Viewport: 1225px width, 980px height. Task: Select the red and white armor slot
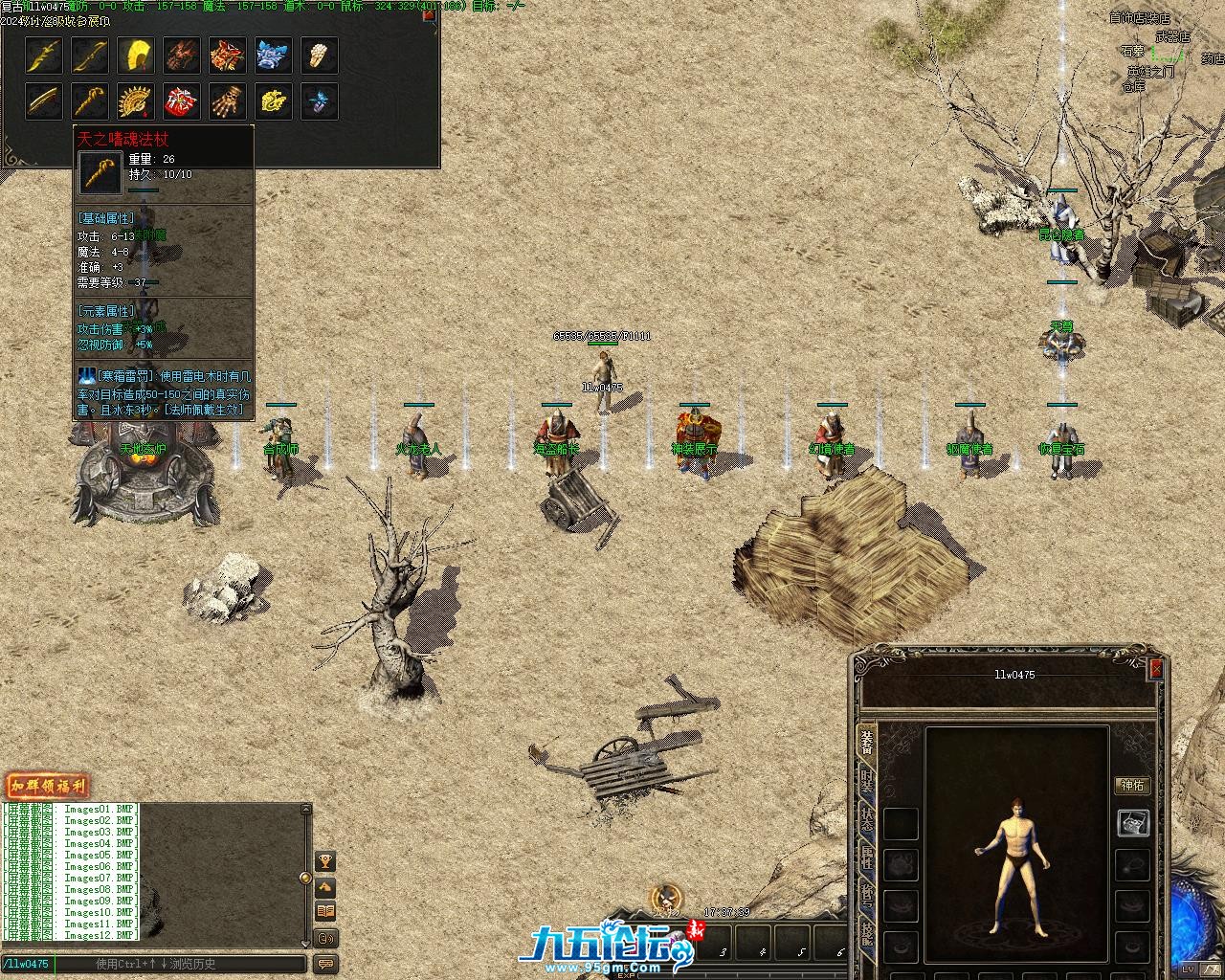(x=182, y=101)
